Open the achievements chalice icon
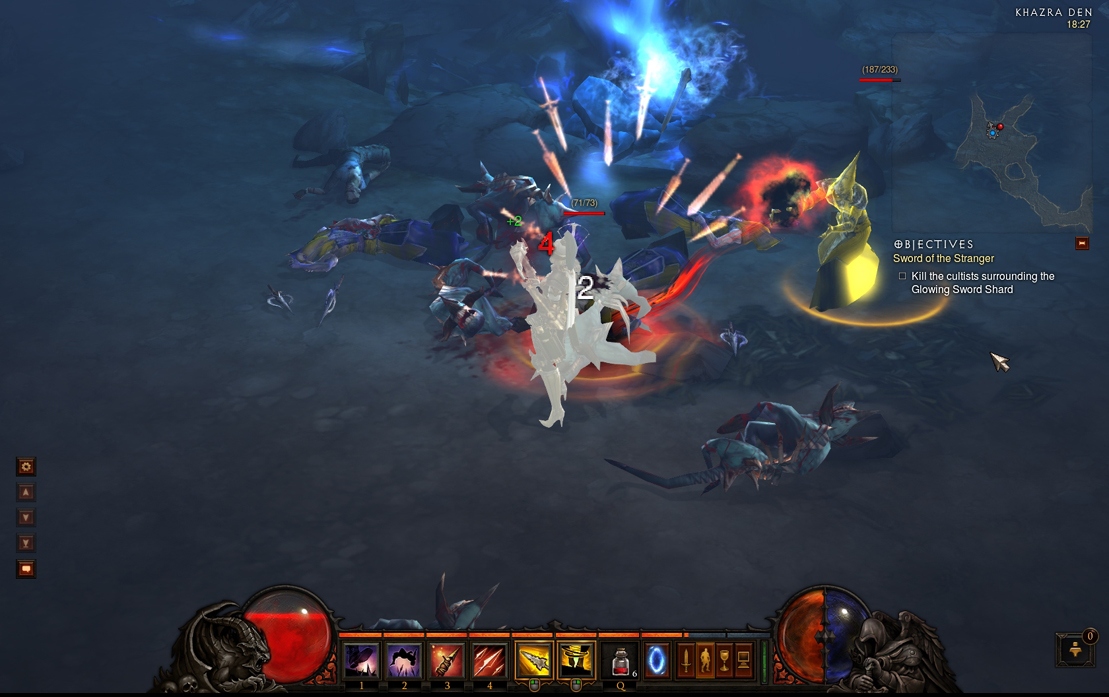This screenshot has width=1109, height=697. point(724,661)
